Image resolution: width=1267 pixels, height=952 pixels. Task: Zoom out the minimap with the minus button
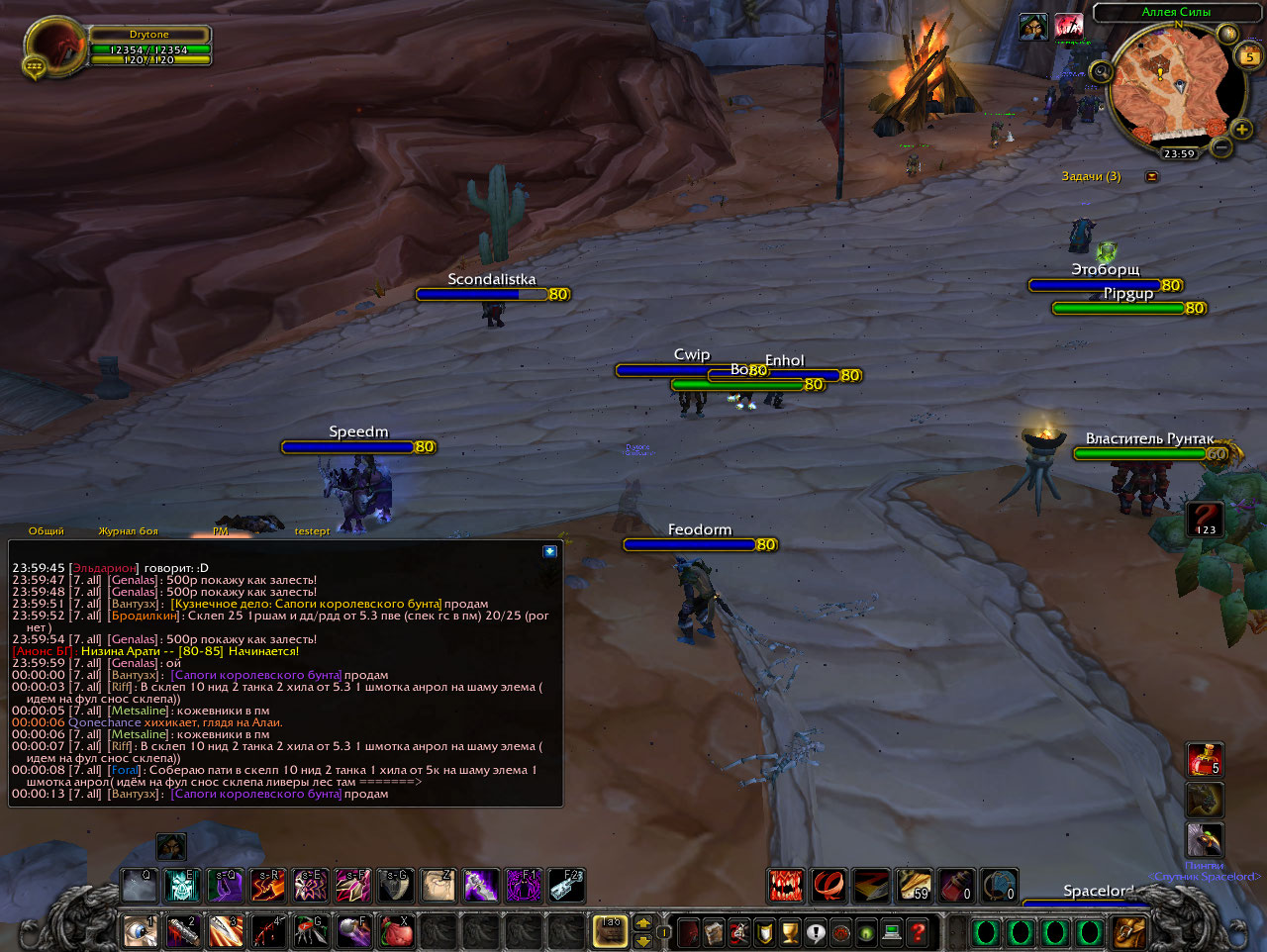click(1221, 147)
